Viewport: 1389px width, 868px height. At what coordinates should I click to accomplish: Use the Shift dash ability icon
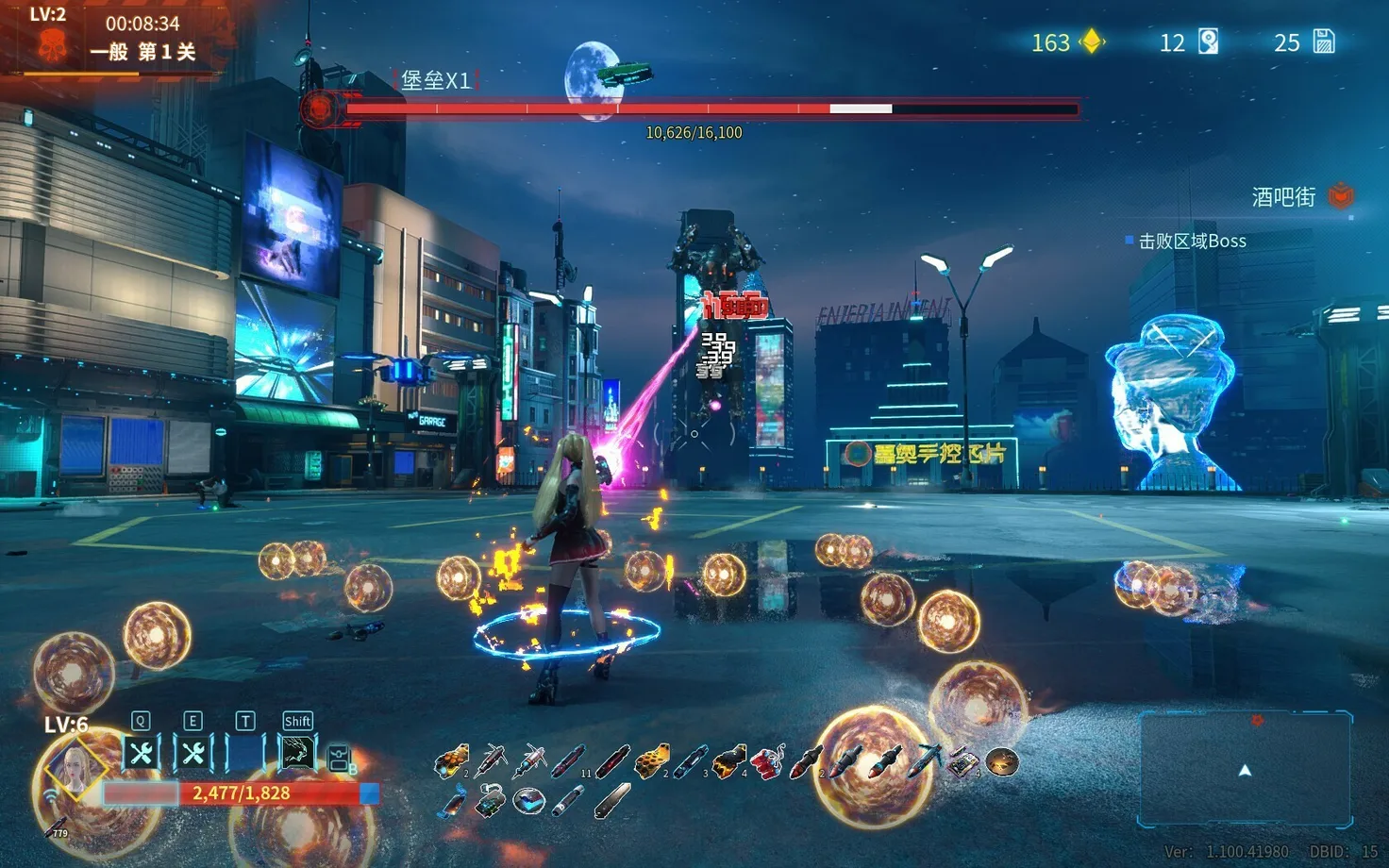[297, 753]
